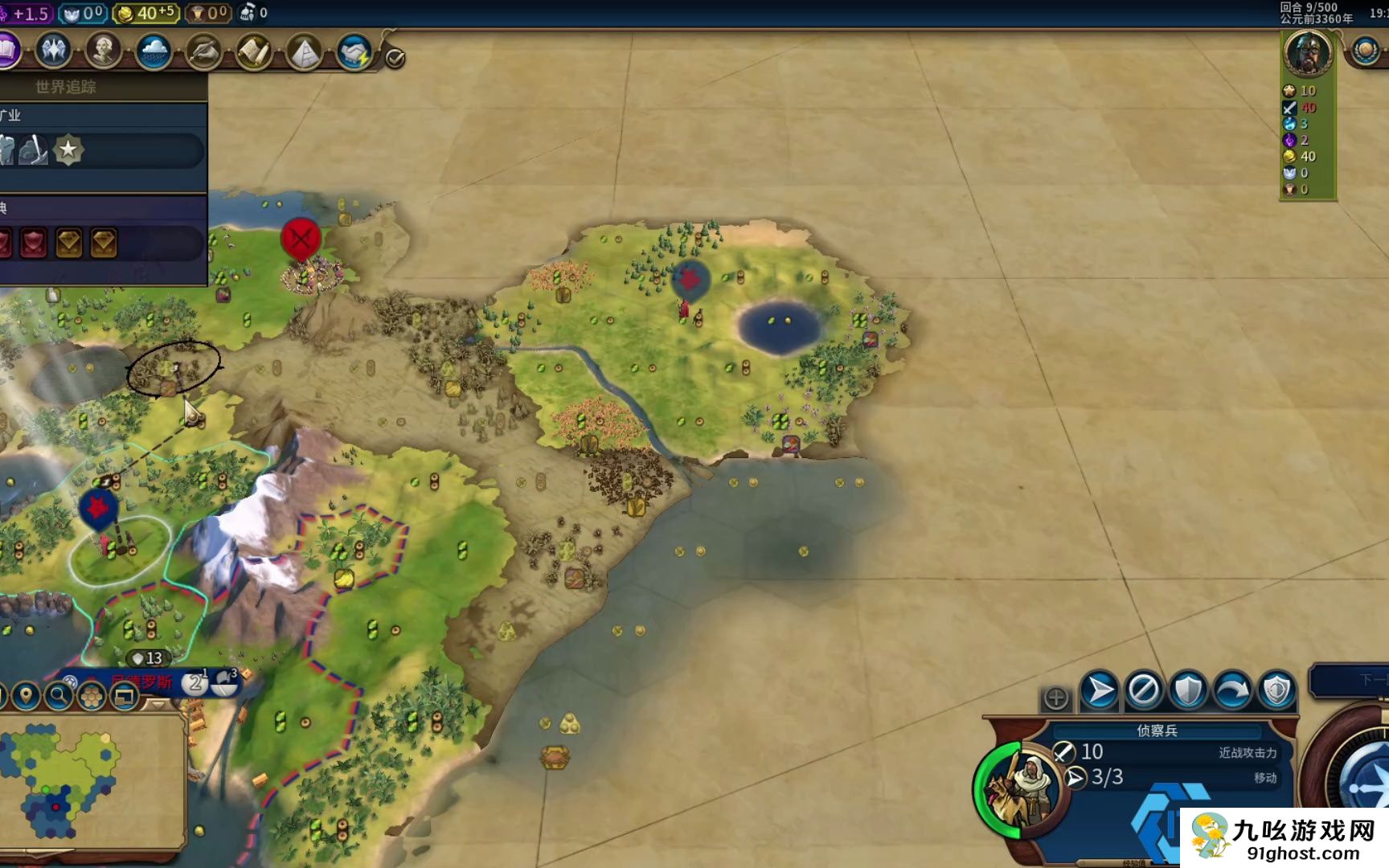1389x868 pixels.
Task: Toggle the hex grid map option
Action: (92, 696)
